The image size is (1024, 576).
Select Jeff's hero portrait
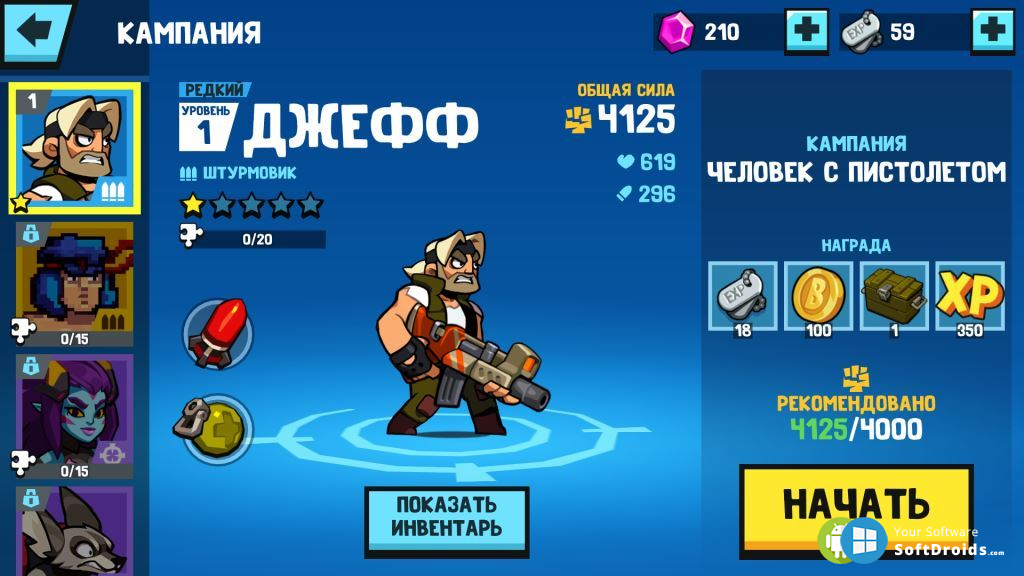click(x=74, y=147)
